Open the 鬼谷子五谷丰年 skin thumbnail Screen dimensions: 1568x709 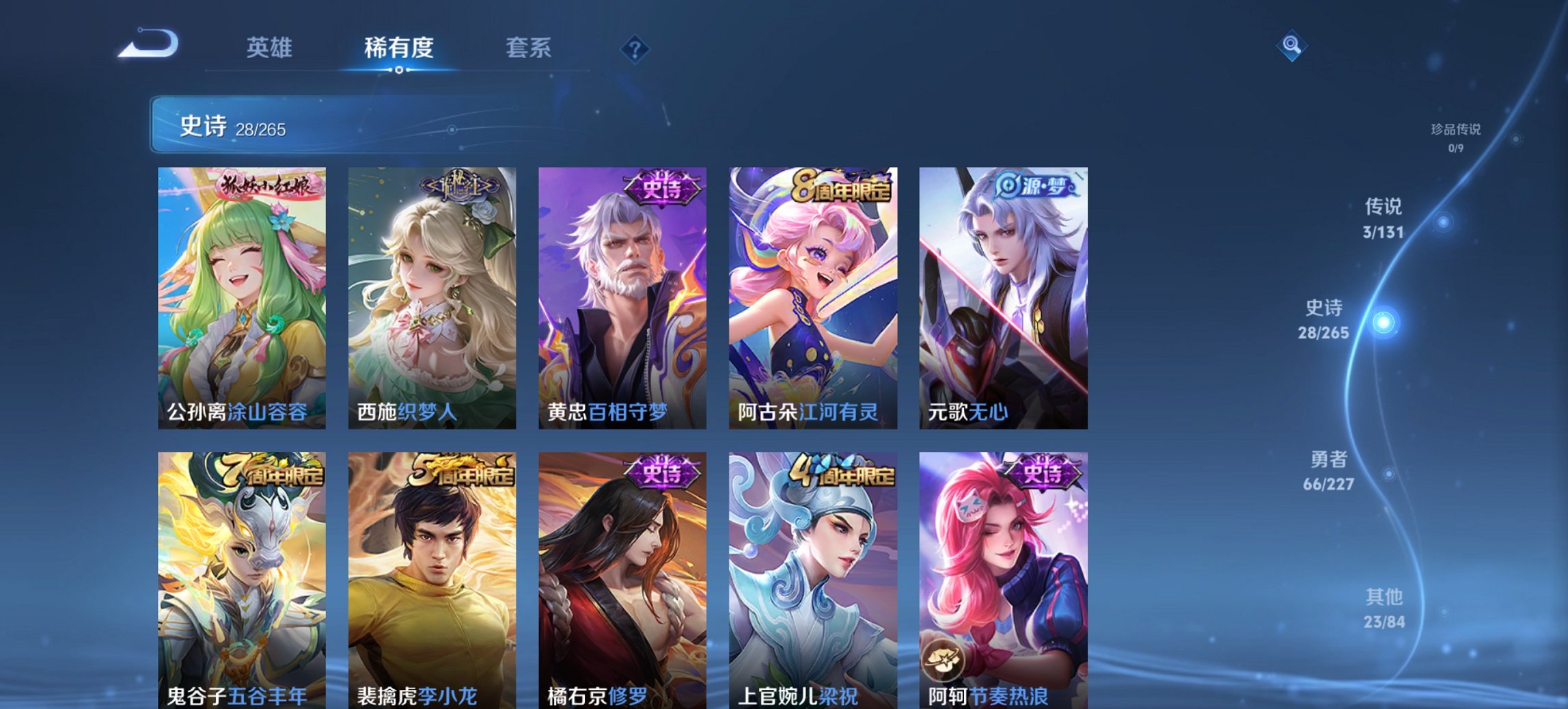pyautogui.click(x=243, y=574)
